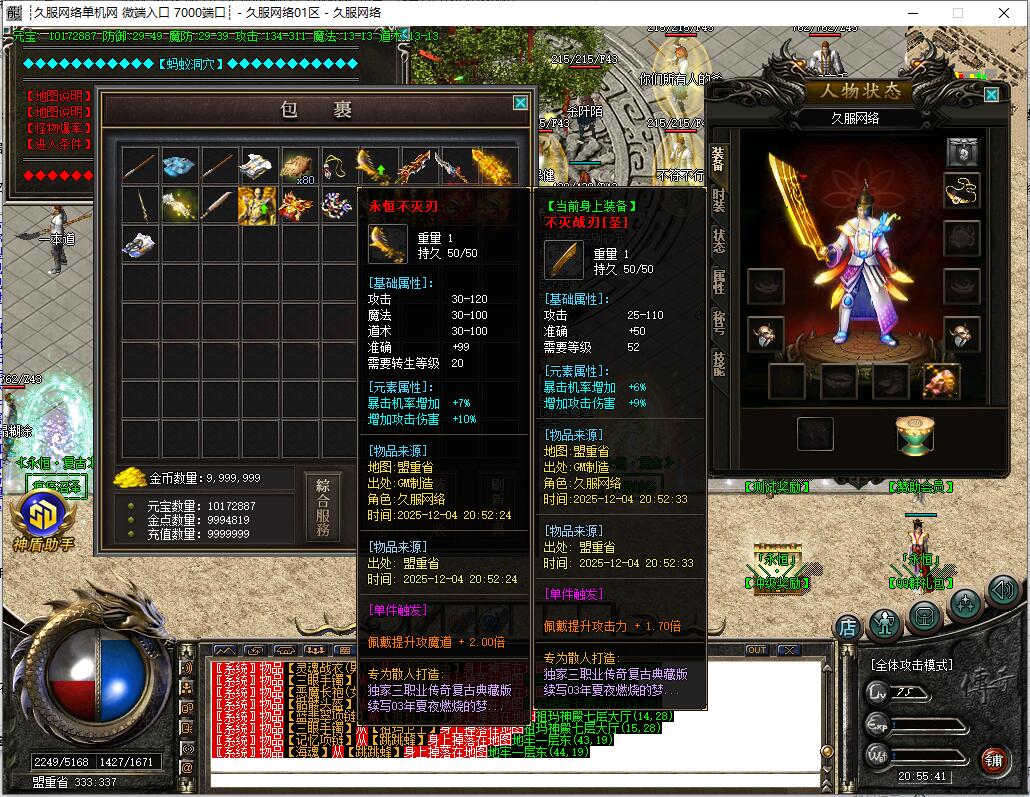
Task: Select the green and gold goblet slot
Action: click(914, 435)
